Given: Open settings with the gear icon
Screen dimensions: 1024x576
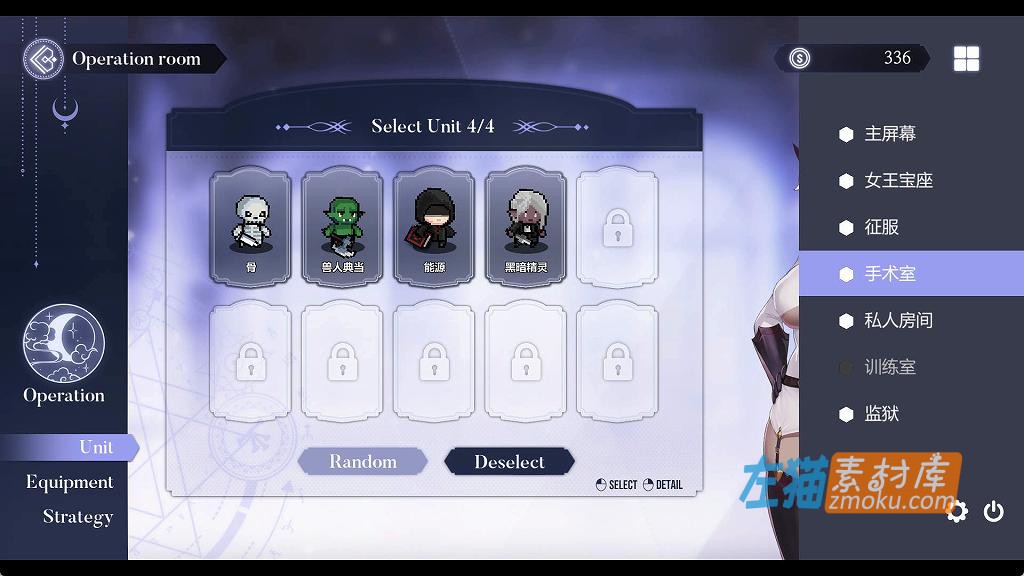Looking at the screenshot, I should click(957, 512).
